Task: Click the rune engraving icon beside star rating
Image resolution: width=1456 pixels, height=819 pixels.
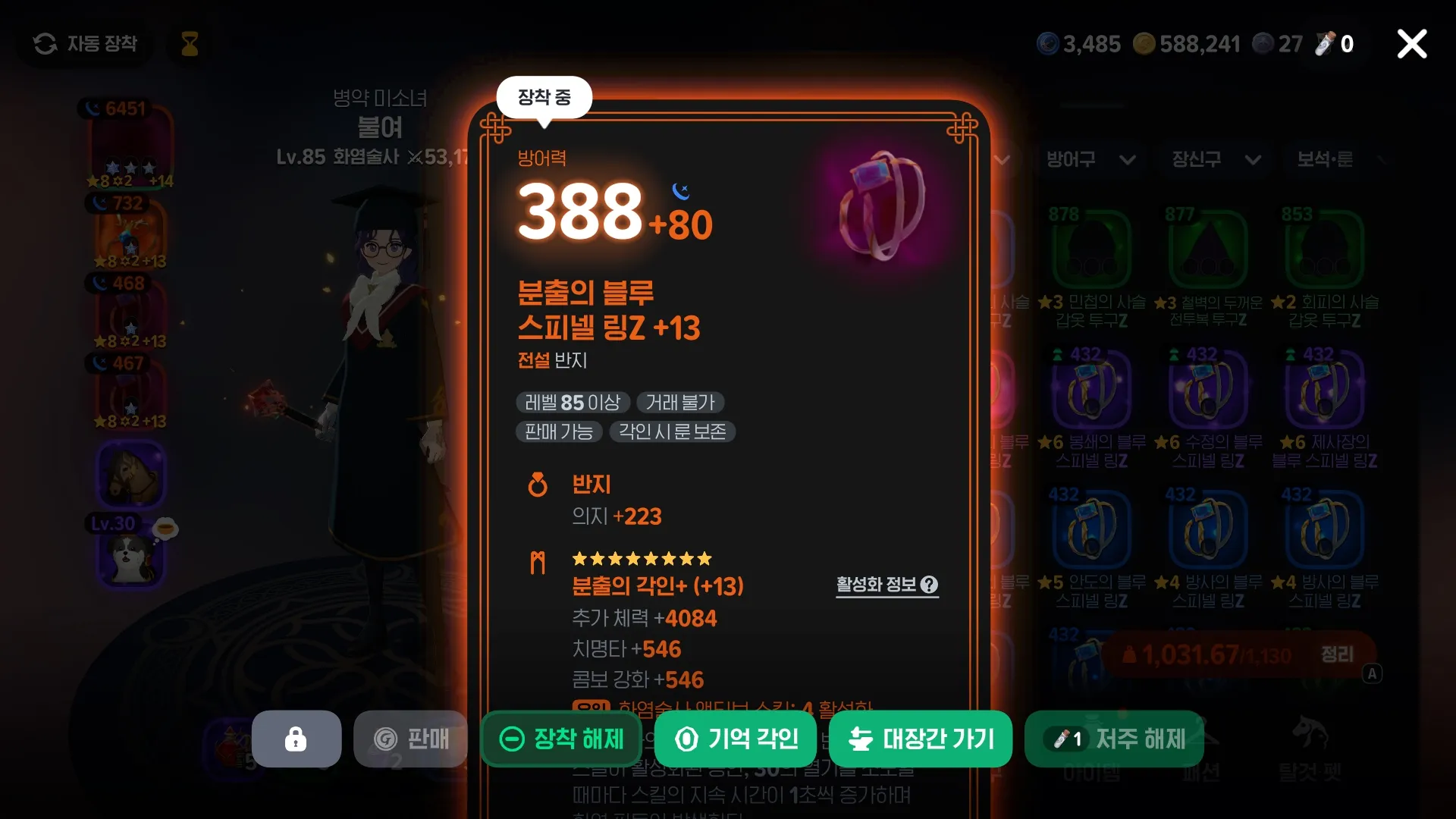Action: 538,563
